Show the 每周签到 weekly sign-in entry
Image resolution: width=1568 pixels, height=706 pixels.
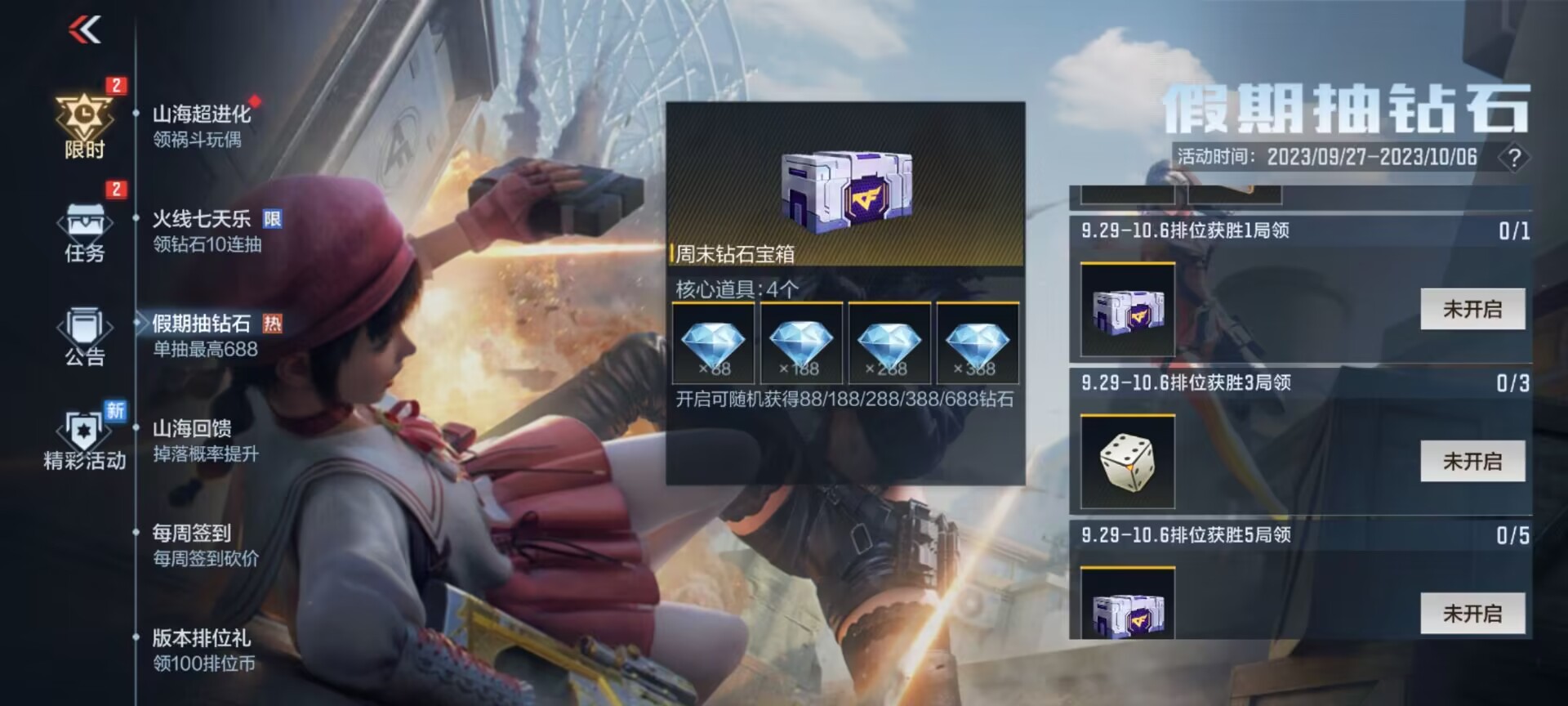click(x=206, y=545)
